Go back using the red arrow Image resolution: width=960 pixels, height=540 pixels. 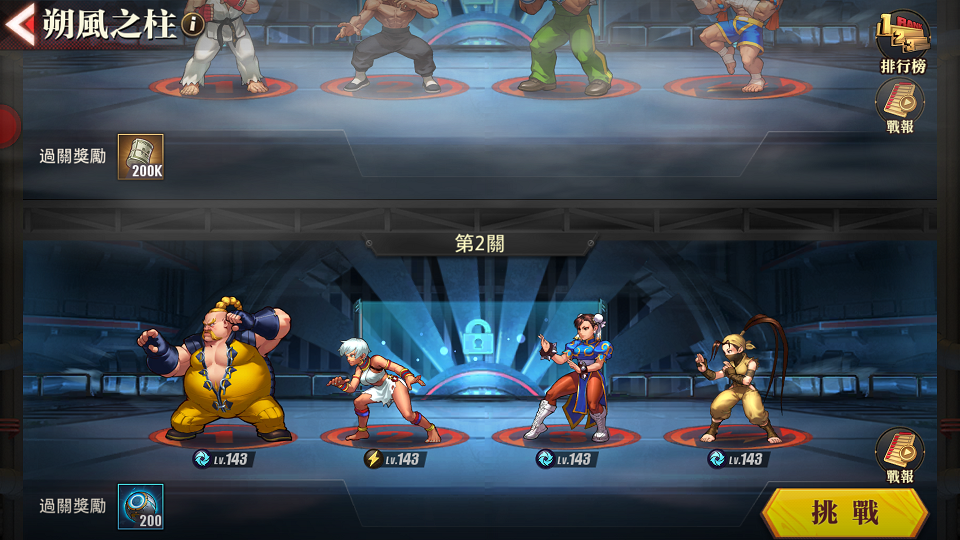[19, 24]
